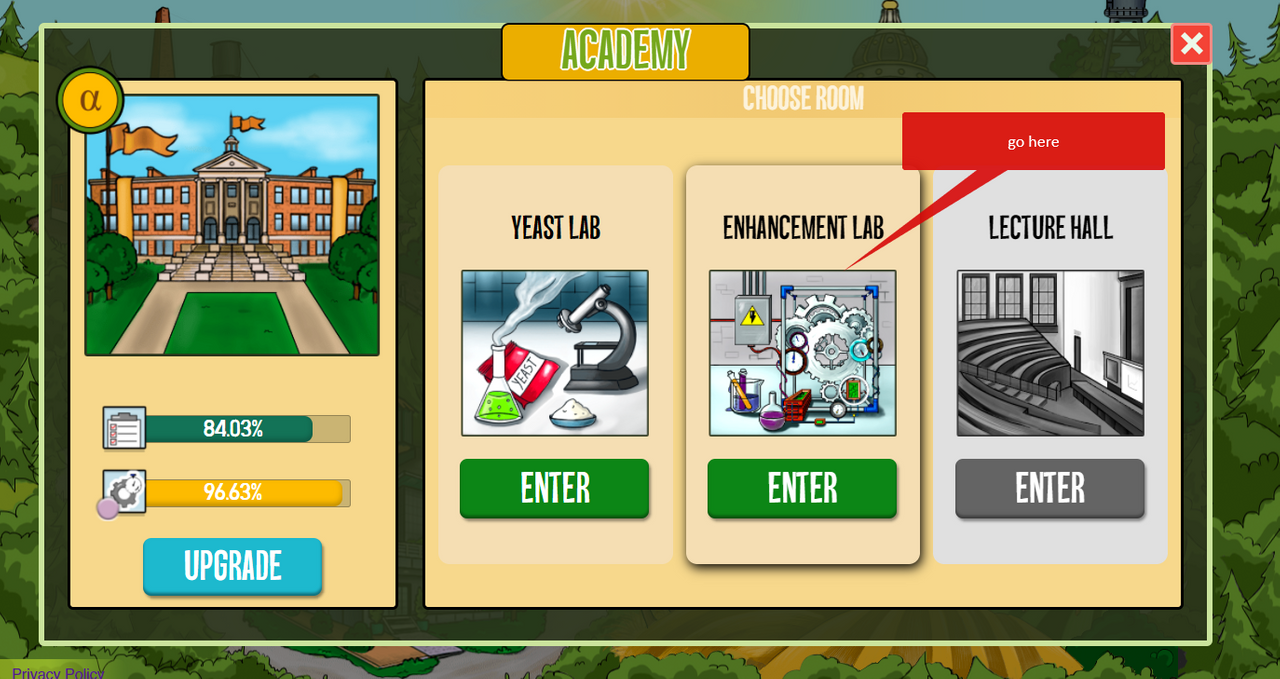Open the Privacy Policy link

coord(58,672)
